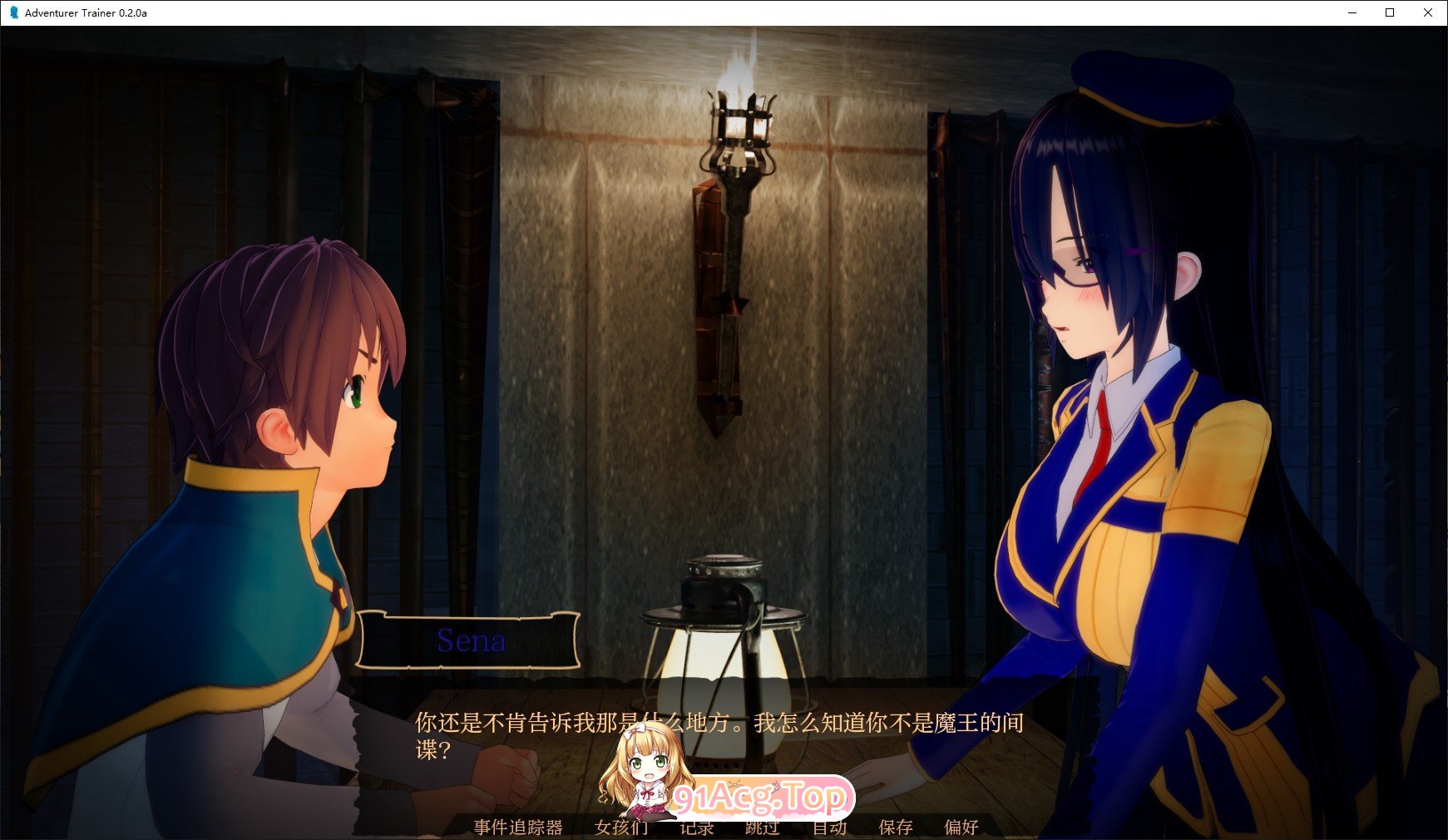This screenshot has height=840, width=1448.
Task: Open the 记录 dialogue history
Action: pyautogui.click(x=697, y=828)
